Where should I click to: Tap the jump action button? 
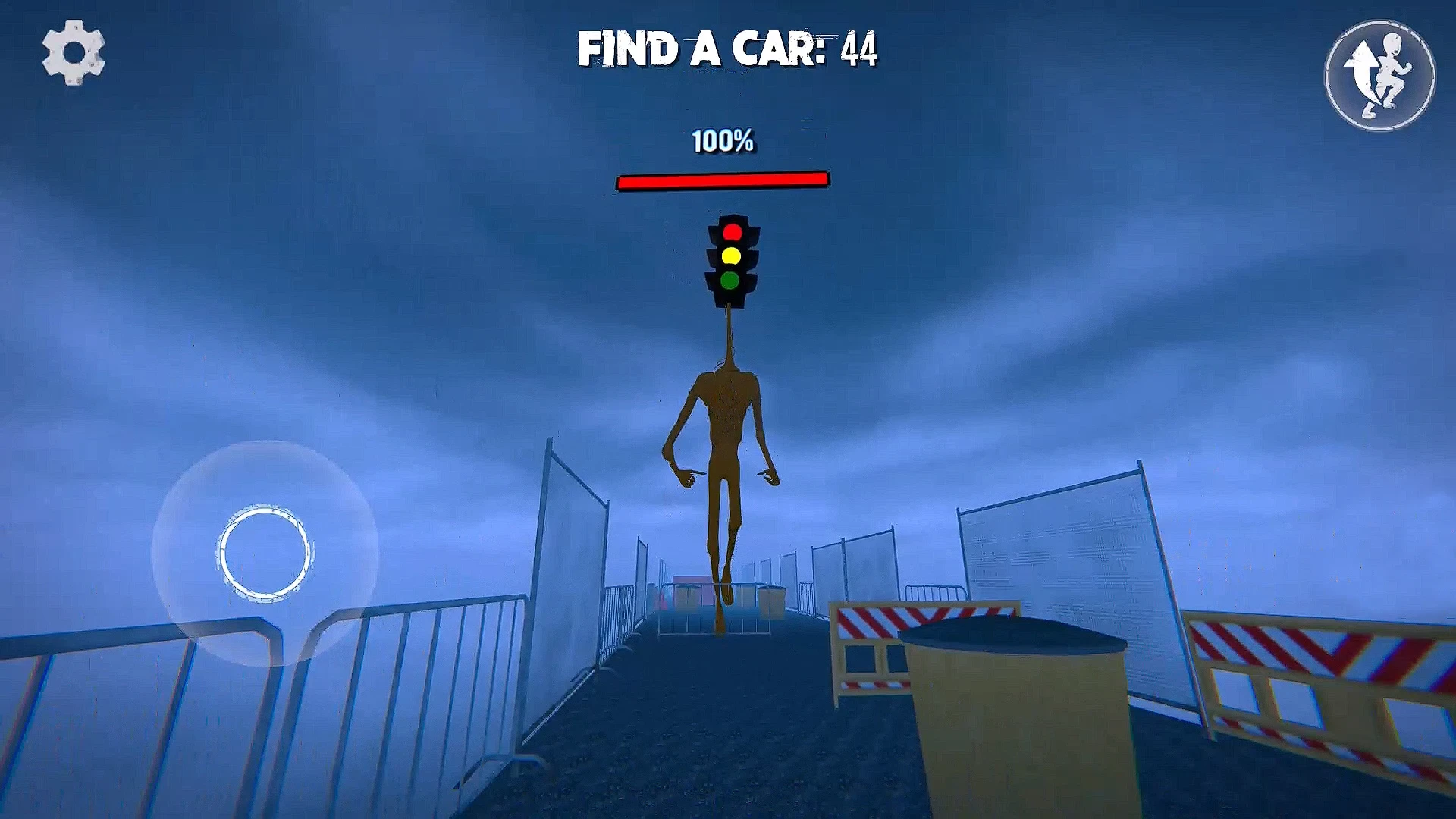coord(1379,75)
